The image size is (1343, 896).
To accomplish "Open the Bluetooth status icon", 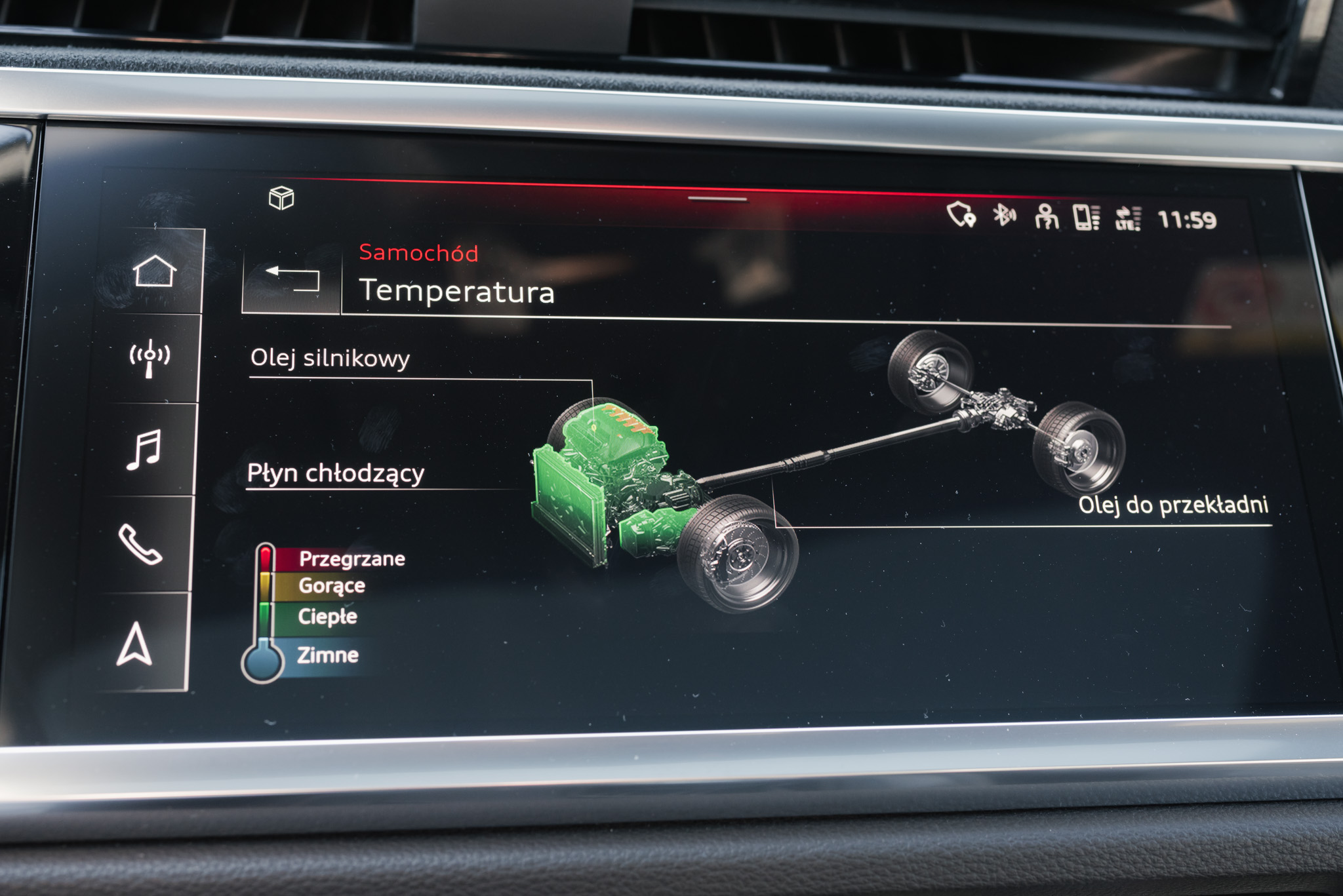I will pyautogui.click(x=1003, y=215).
